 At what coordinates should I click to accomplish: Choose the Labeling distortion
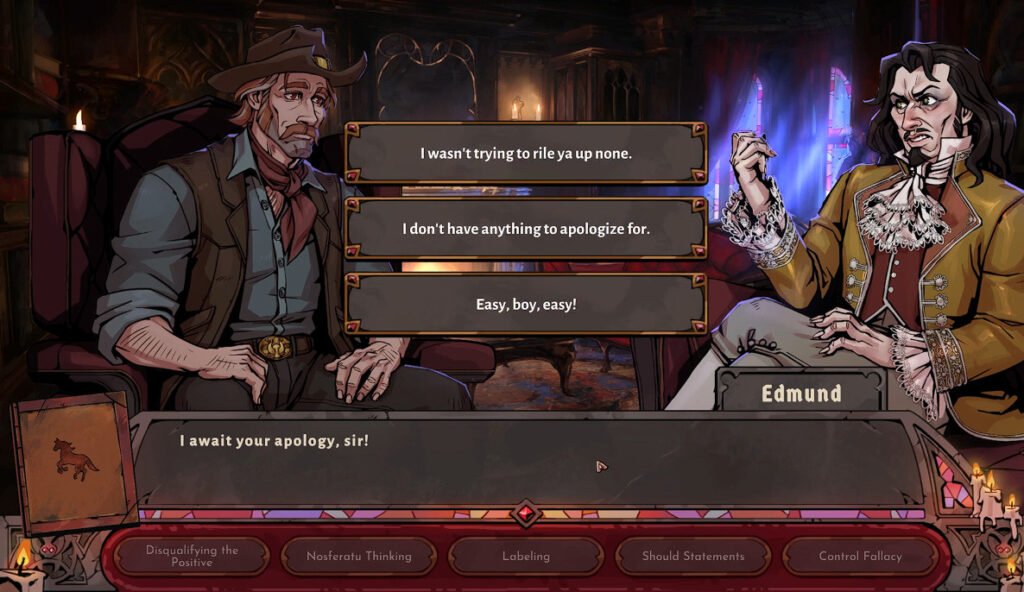point(526,556)
